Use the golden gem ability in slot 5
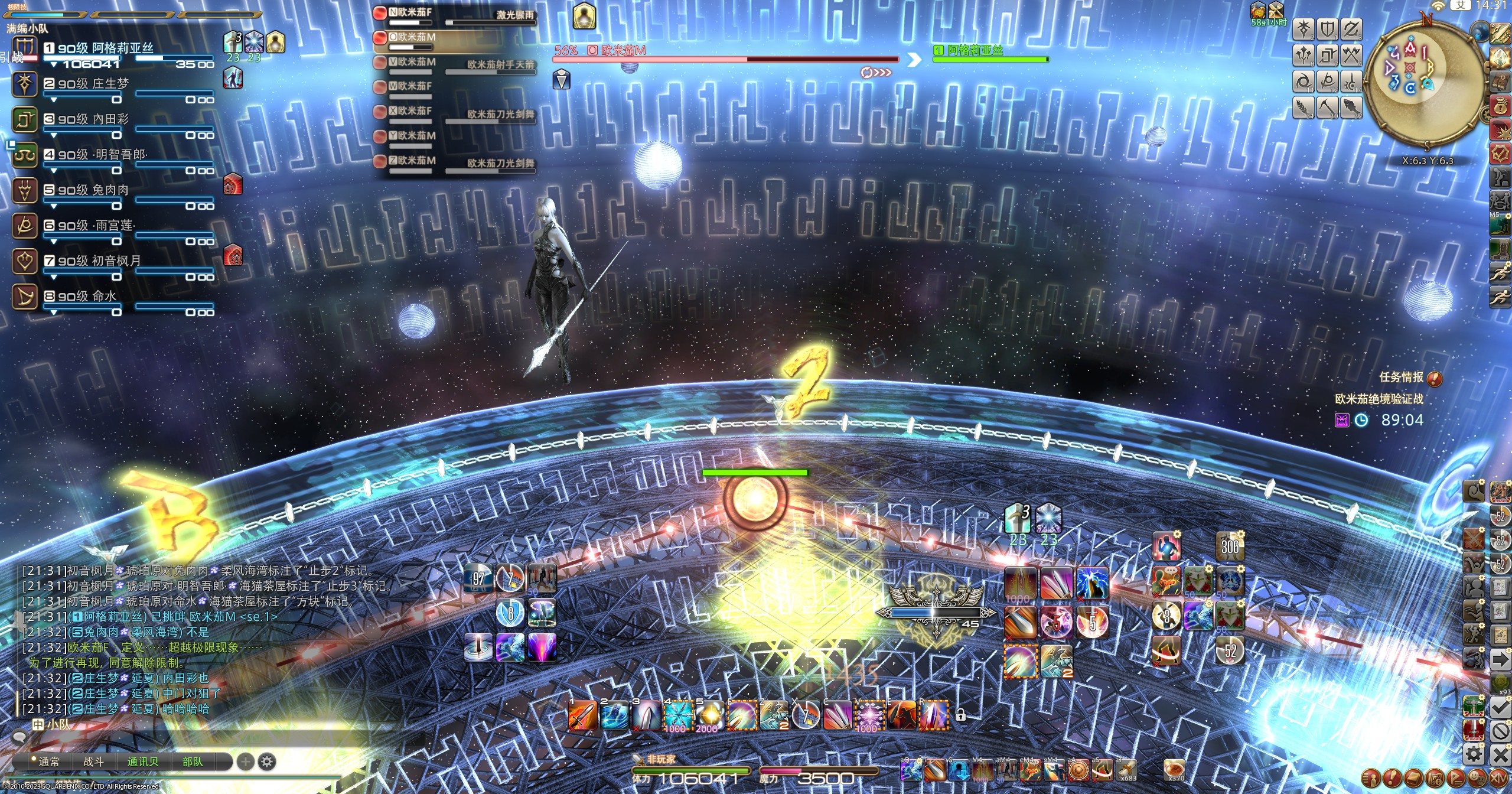This screenshot has width=1512, height=794. (709, 716)
